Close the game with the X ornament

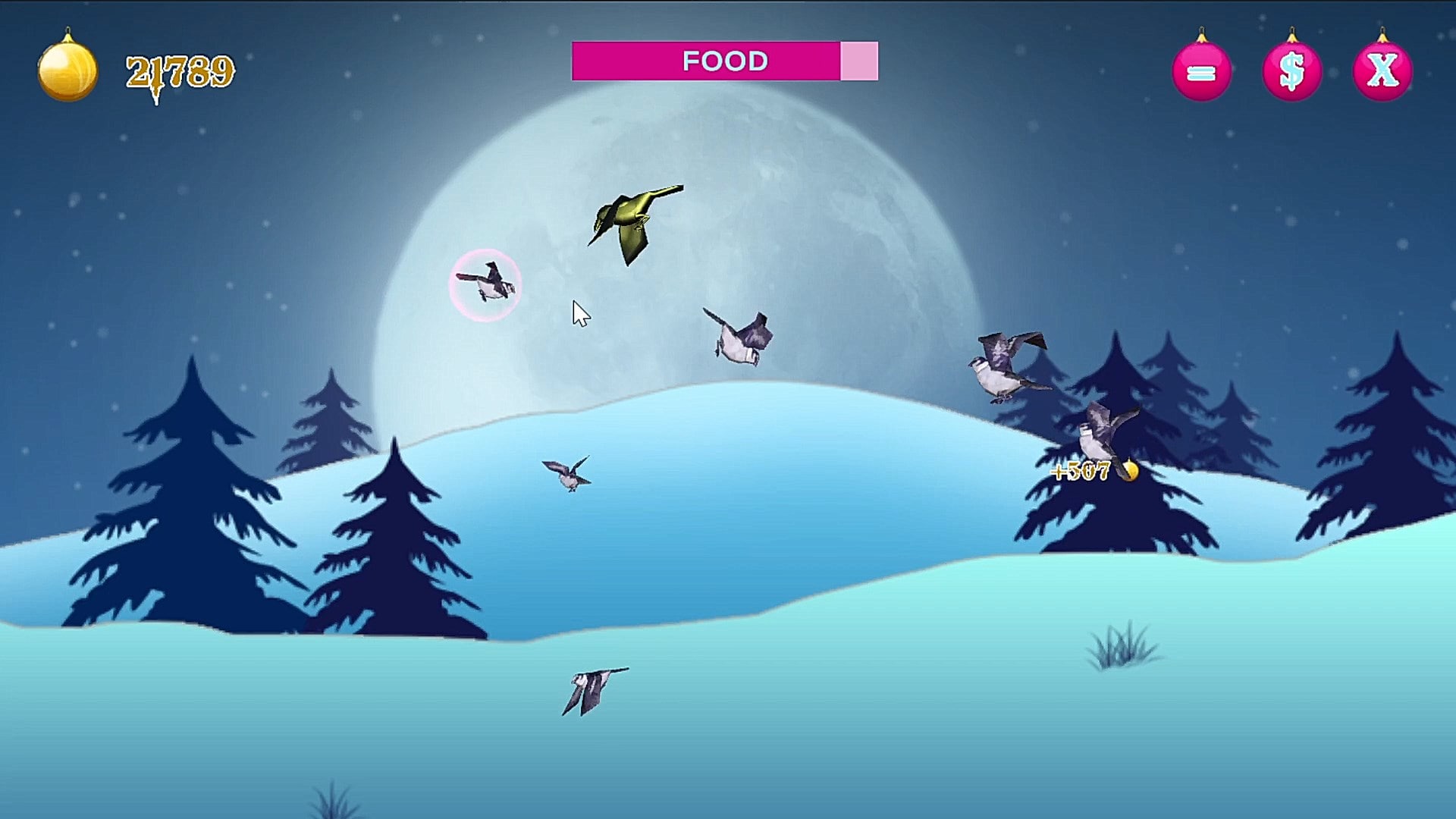1382,72
